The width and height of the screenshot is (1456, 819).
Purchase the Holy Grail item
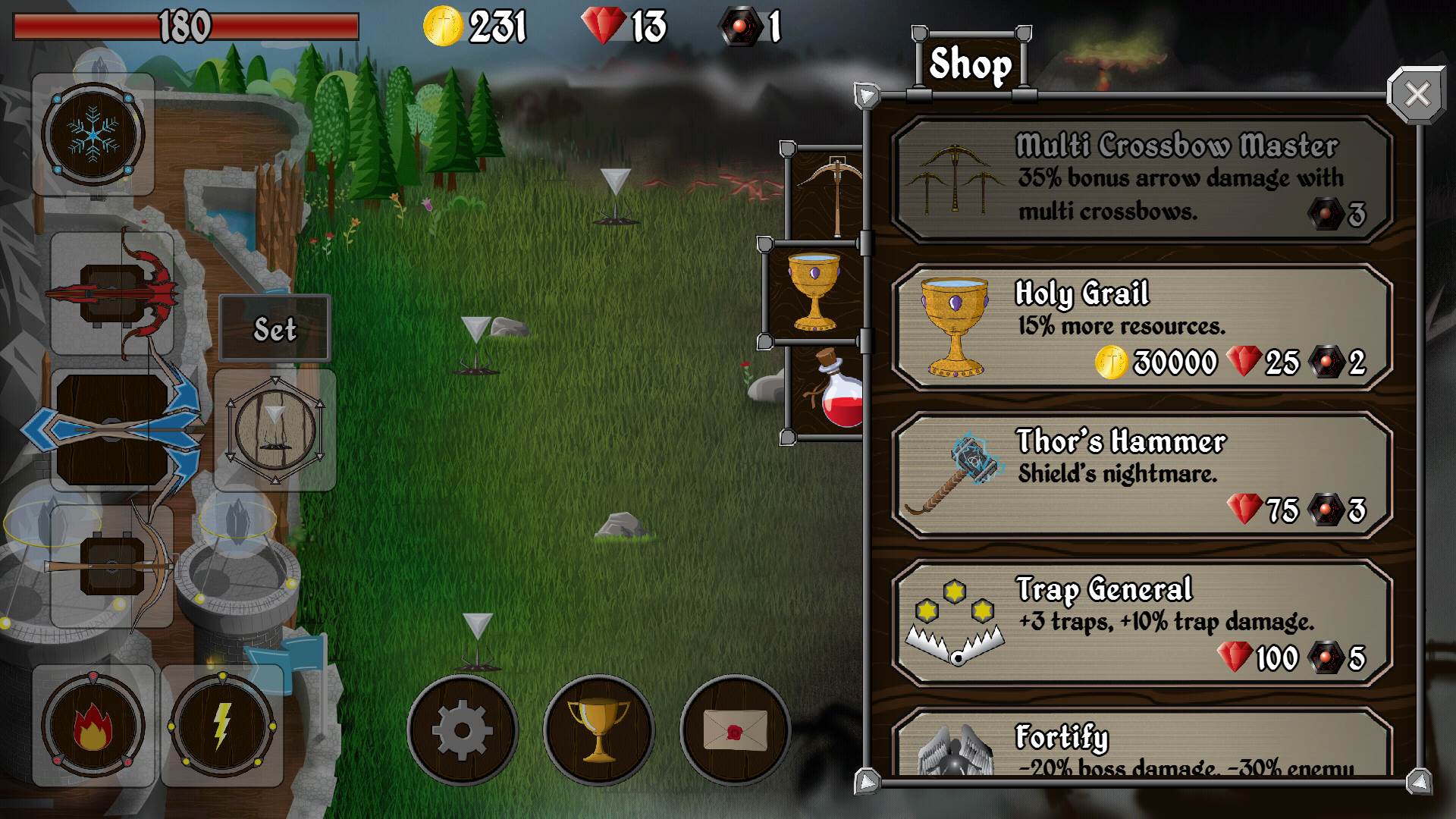coord(1141,328)
